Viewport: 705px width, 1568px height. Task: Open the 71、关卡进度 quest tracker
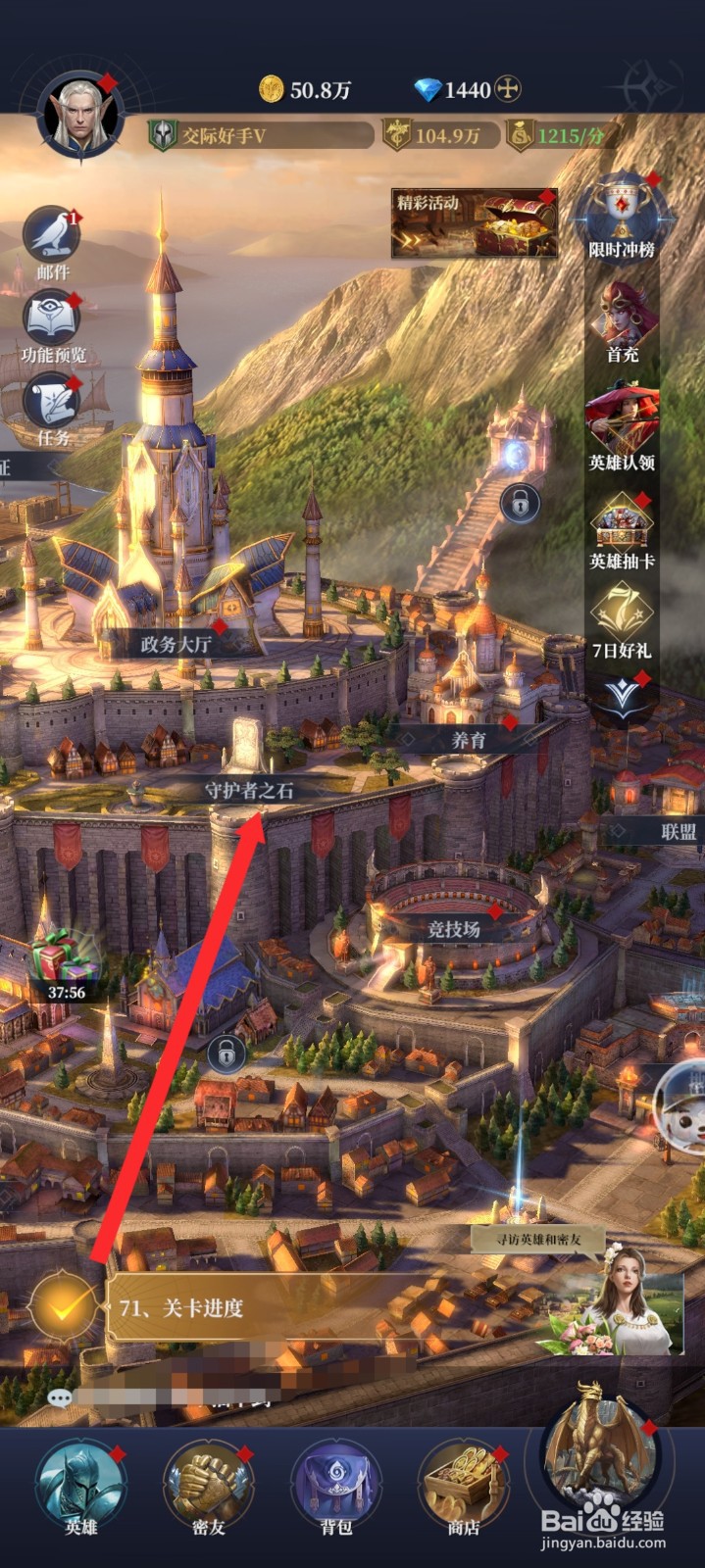pyautogui.click(x=294, y=1307)
